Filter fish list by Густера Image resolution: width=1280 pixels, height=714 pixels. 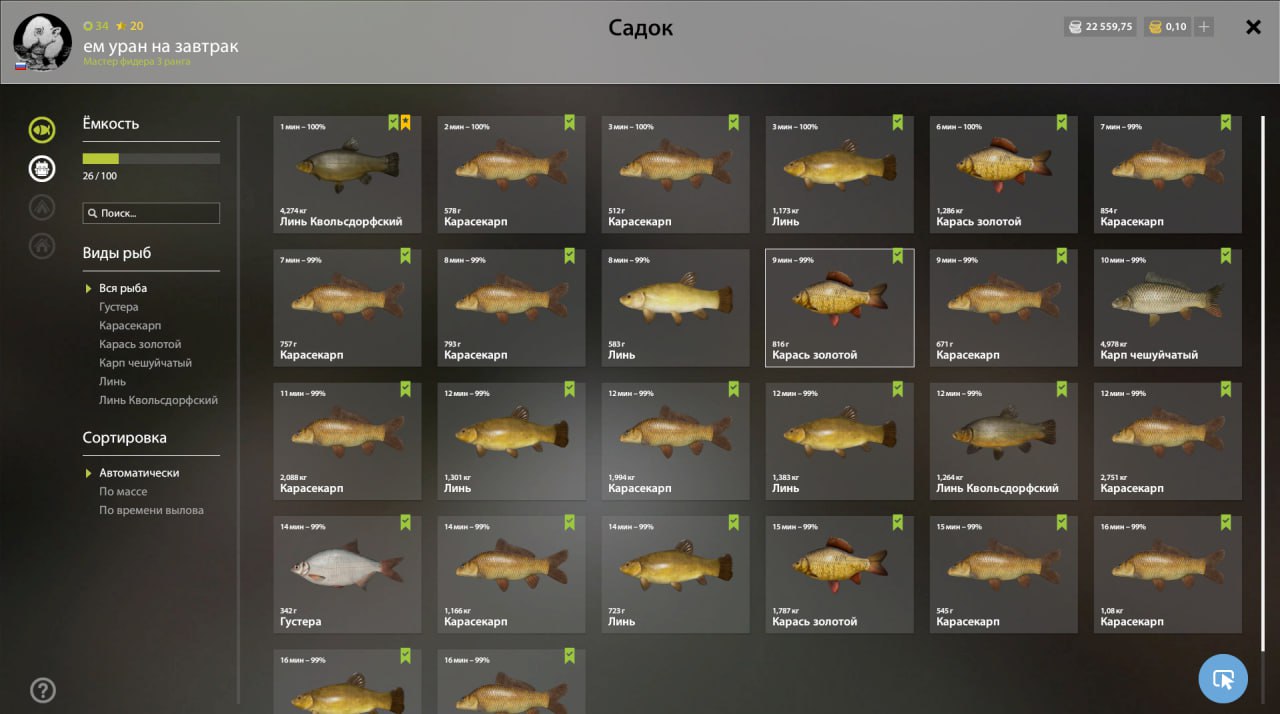pyautogui.click(x=119, y=307)
